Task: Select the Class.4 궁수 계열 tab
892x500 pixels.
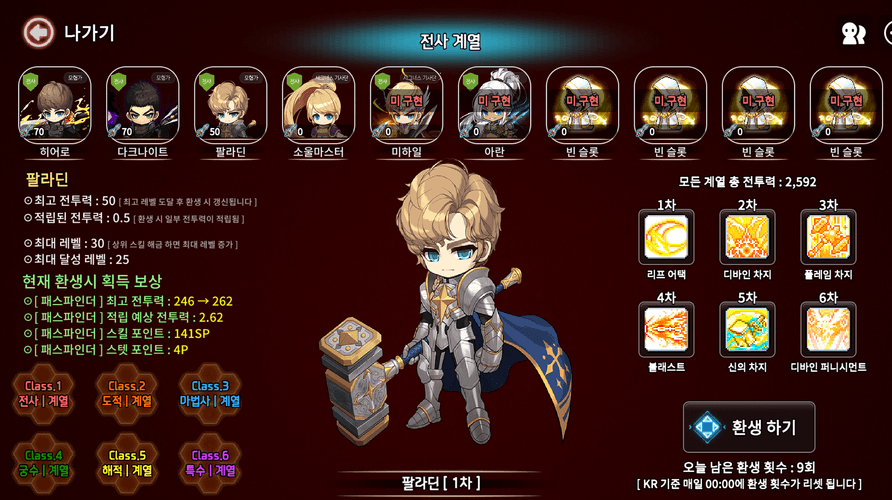Action: pyautogui.click(x=44, y=463)
